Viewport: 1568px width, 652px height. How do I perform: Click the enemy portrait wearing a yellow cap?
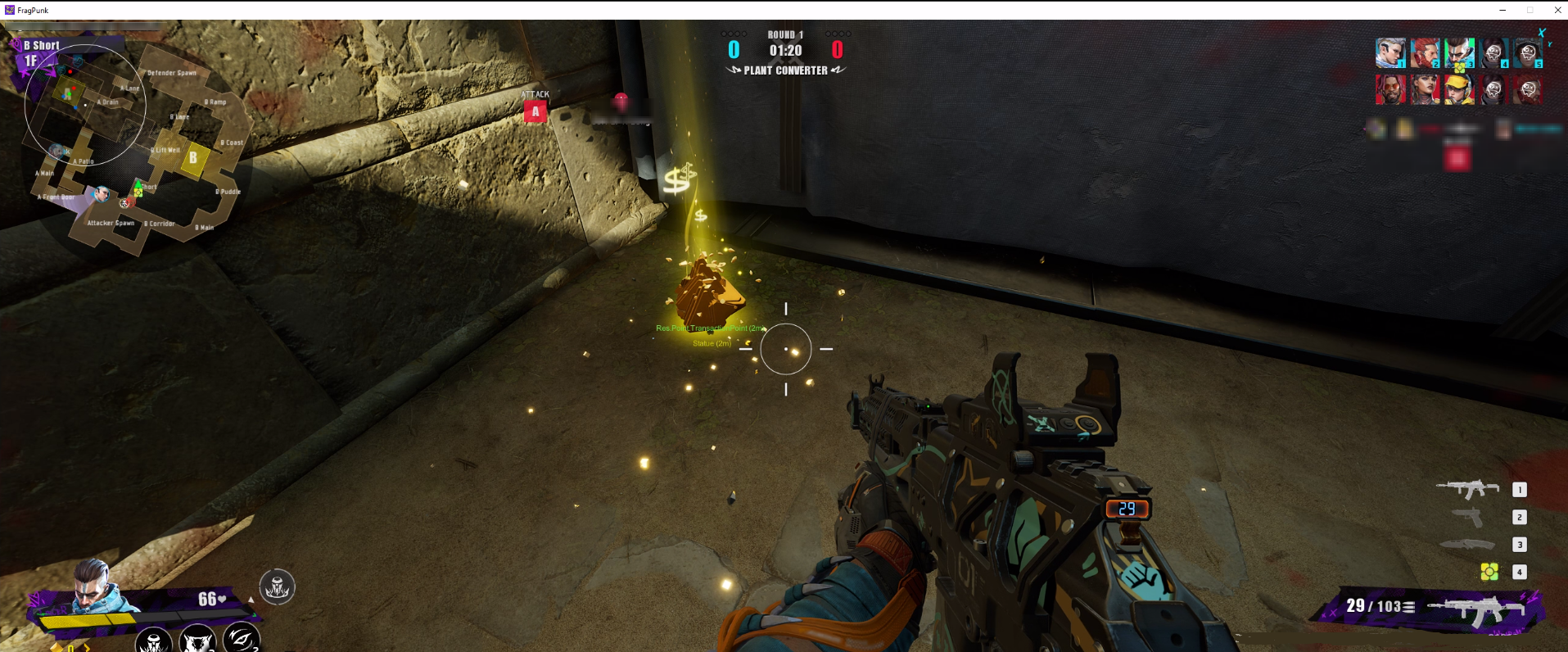[x=1459, y=89]
